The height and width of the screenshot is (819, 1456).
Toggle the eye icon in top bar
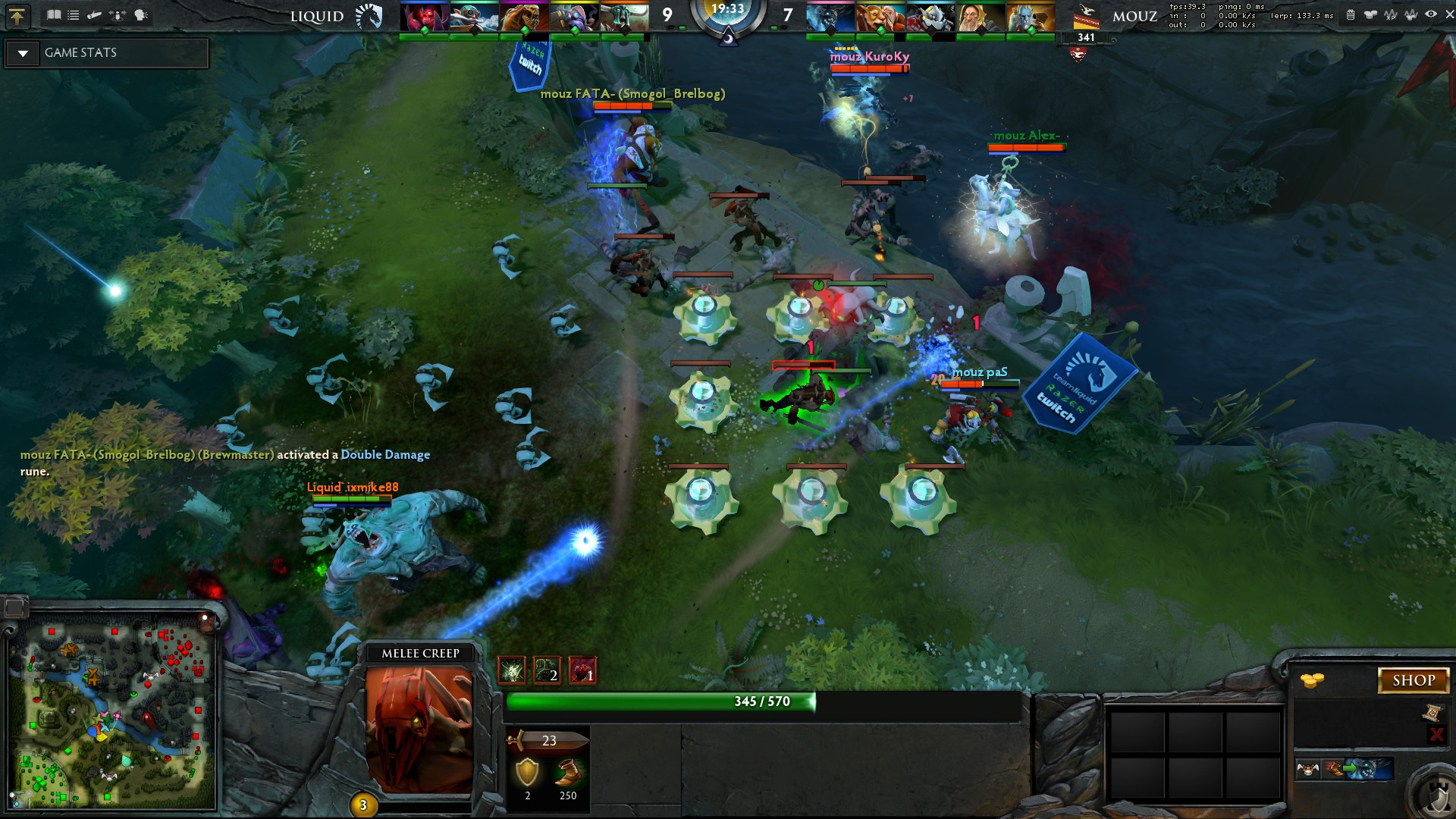(1430, 14)
